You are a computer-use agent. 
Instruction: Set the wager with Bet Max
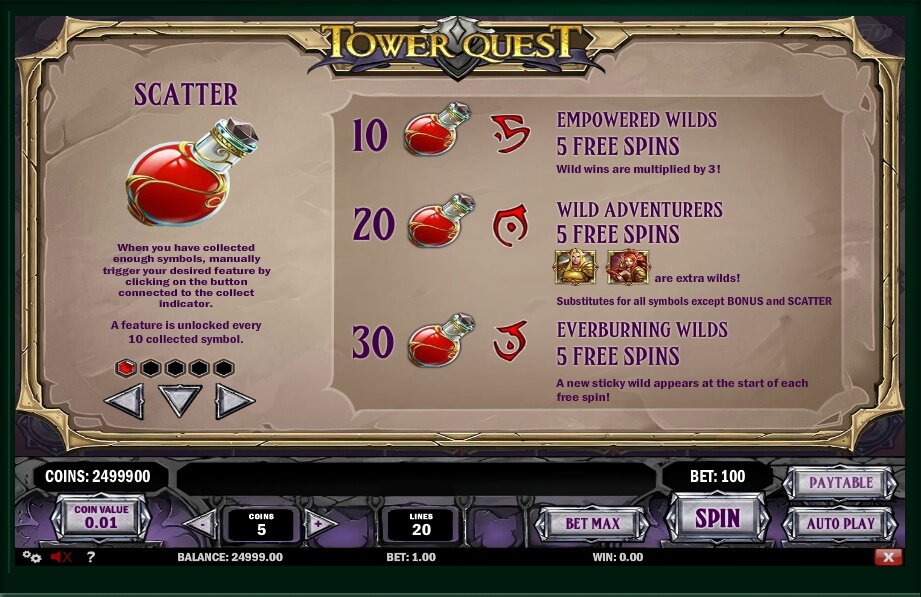click(x=592, y=523)
